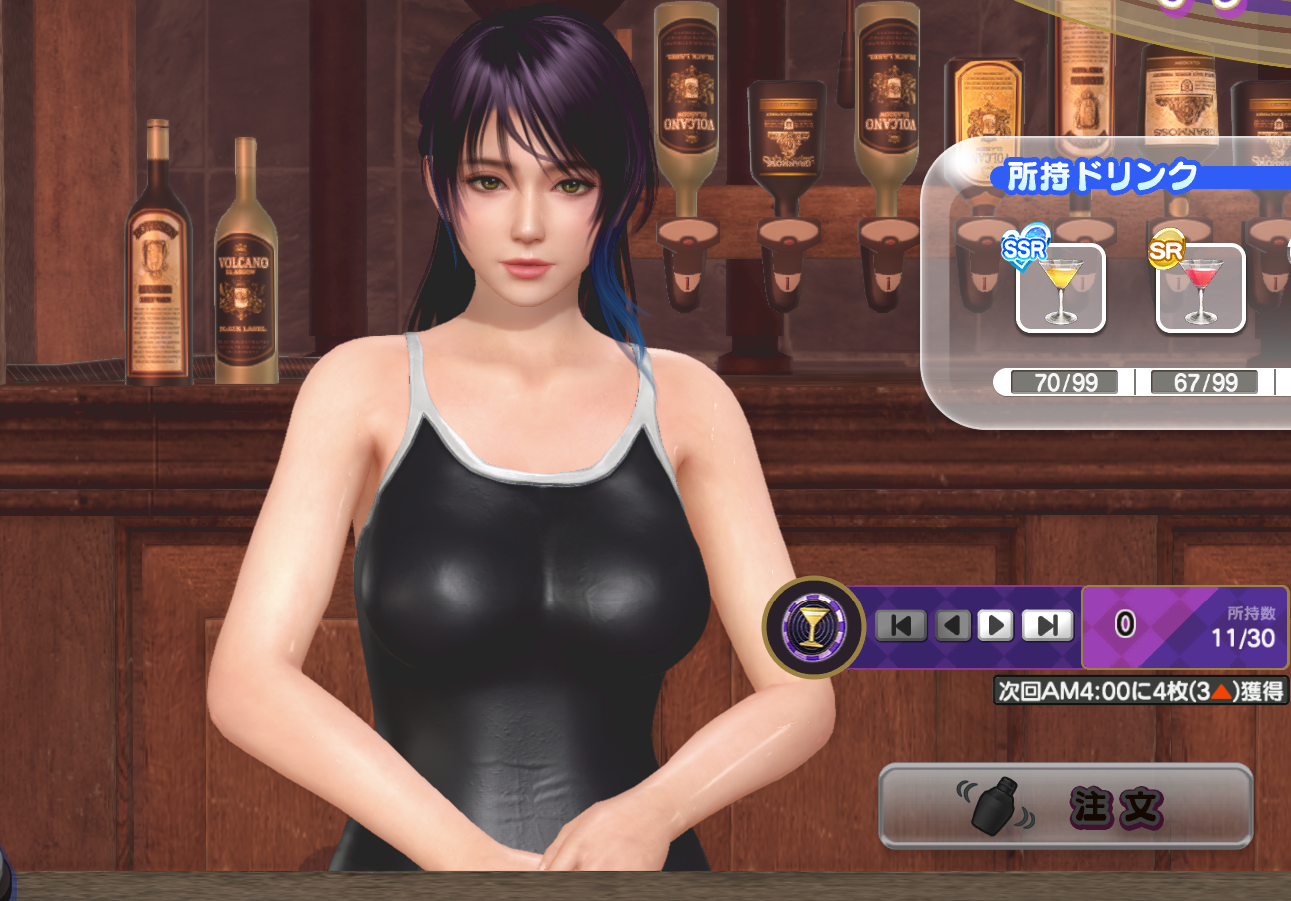Viewport: 1291px width, 901px height.
Task: Tap the cocktail chip coin icon
Action: pos(813,628)
